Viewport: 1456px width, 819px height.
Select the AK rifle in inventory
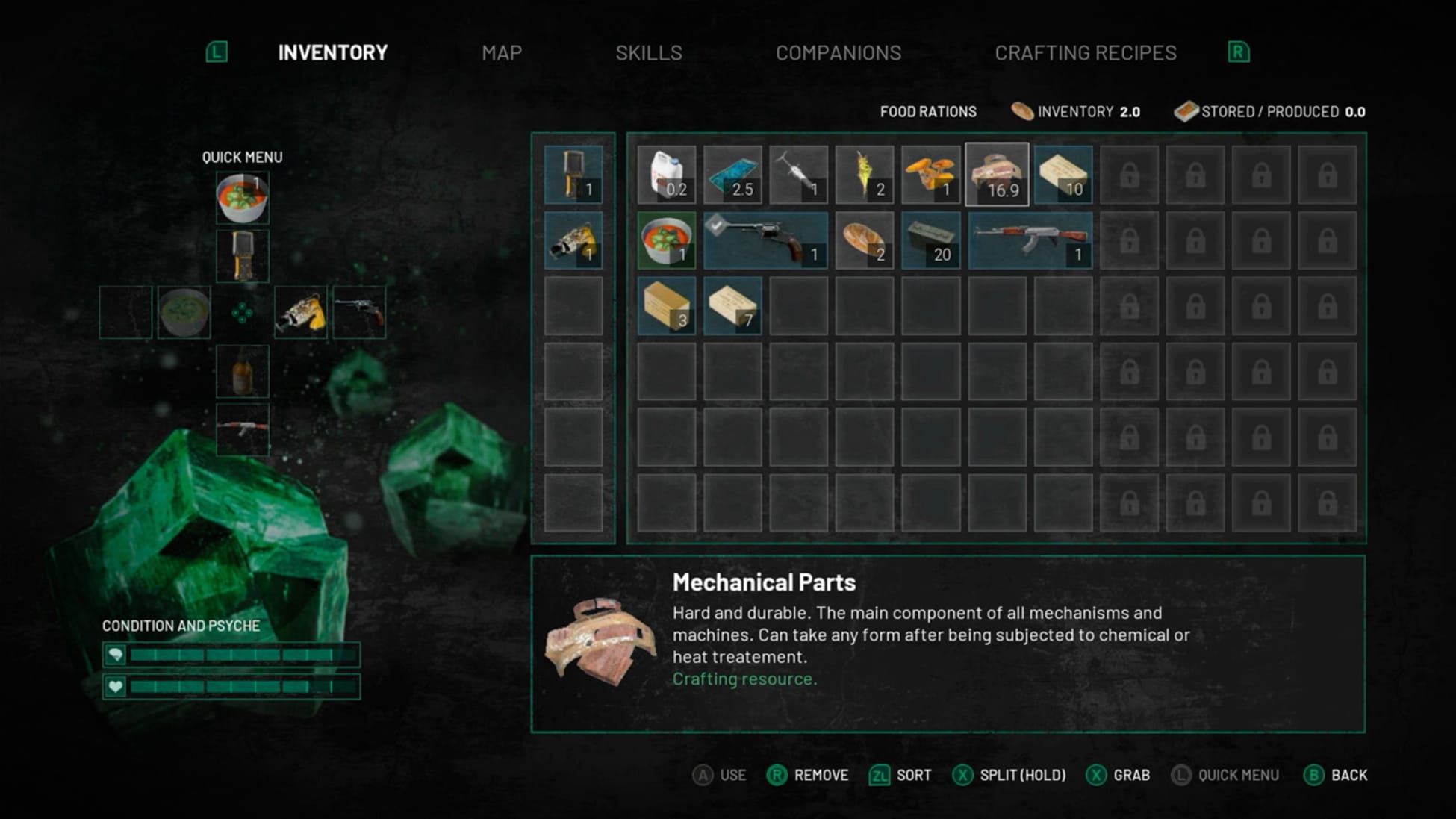tap(1030, 239)
